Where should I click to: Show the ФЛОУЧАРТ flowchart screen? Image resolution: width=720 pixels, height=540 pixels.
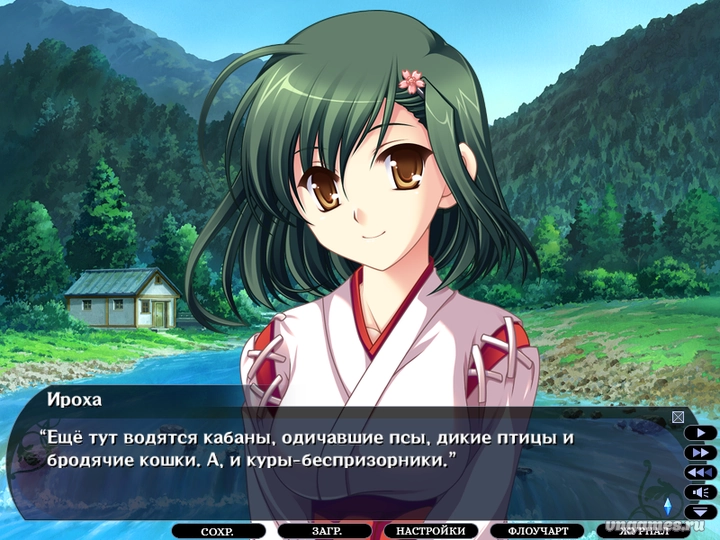click(544, 531)
